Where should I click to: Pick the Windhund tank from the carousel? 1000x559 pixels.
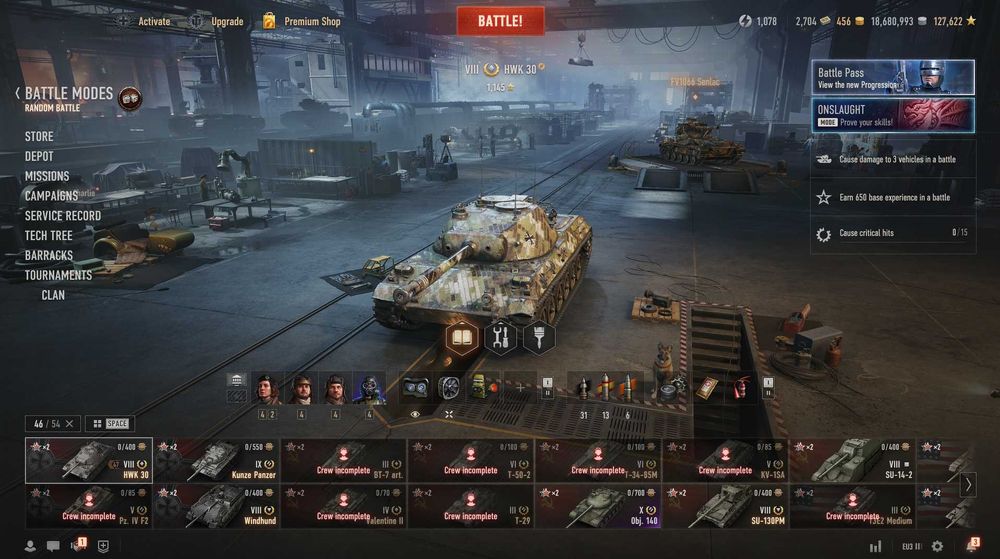[216, 506]
